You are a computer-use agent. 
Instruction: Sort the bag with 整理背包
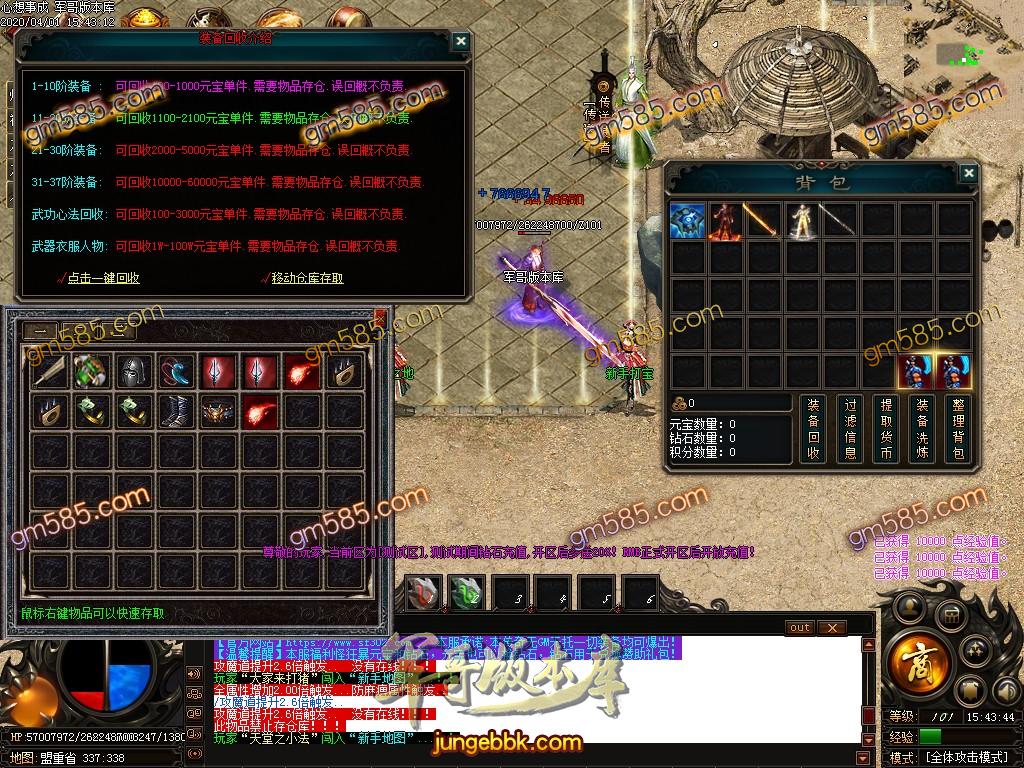(x=958, y=429)
